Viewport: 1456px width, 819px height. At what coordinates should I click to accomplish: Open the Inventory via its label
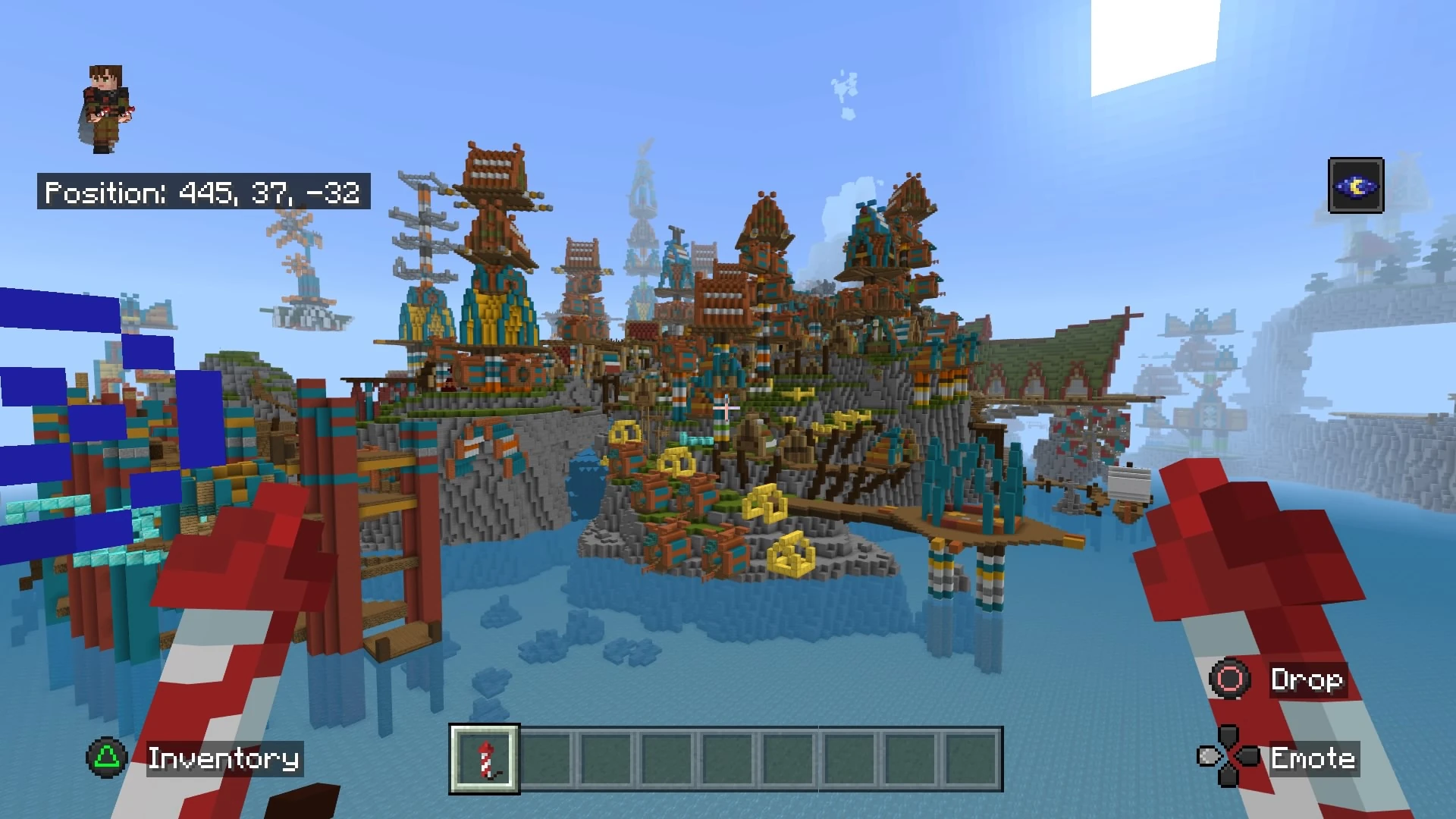pyautogui.click(x=224, y=759)
